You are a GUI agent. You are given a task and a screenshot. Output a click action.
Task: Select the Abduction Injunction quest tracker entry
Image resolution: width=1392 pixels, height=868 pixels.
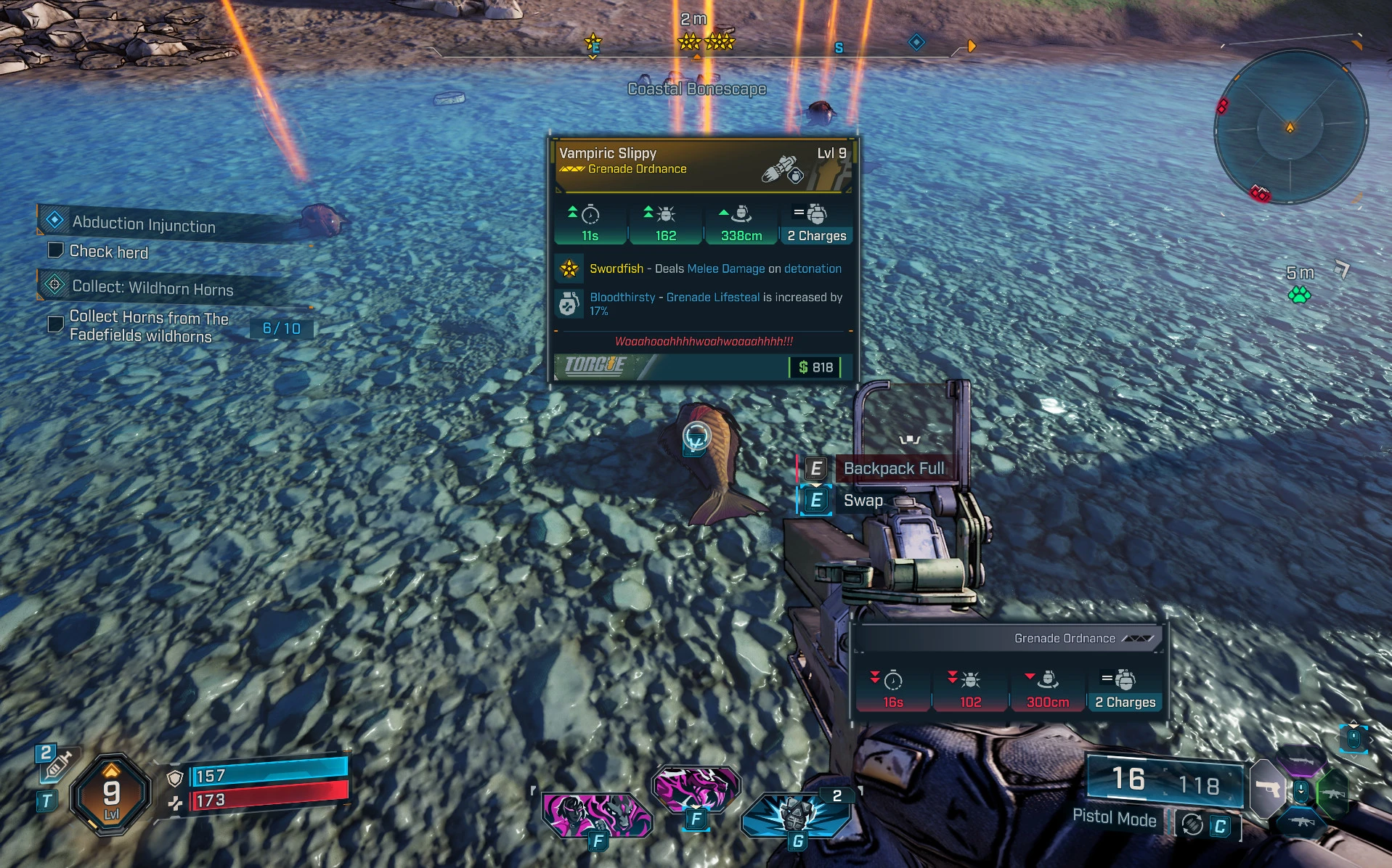(x=144, y=224)
